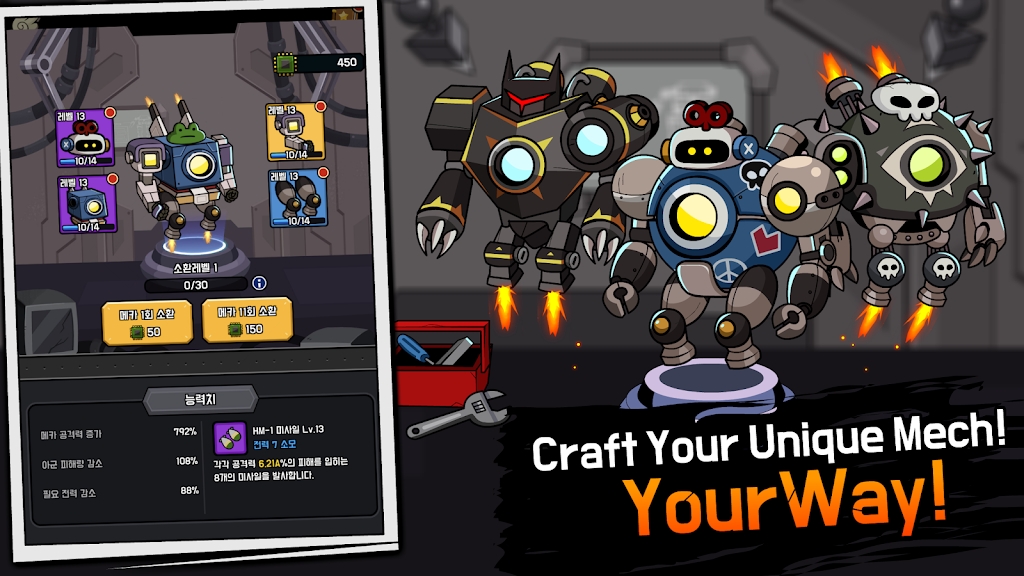
Task: Choose the blue leg thrusters part slot
Action: [x=297, y=197]
